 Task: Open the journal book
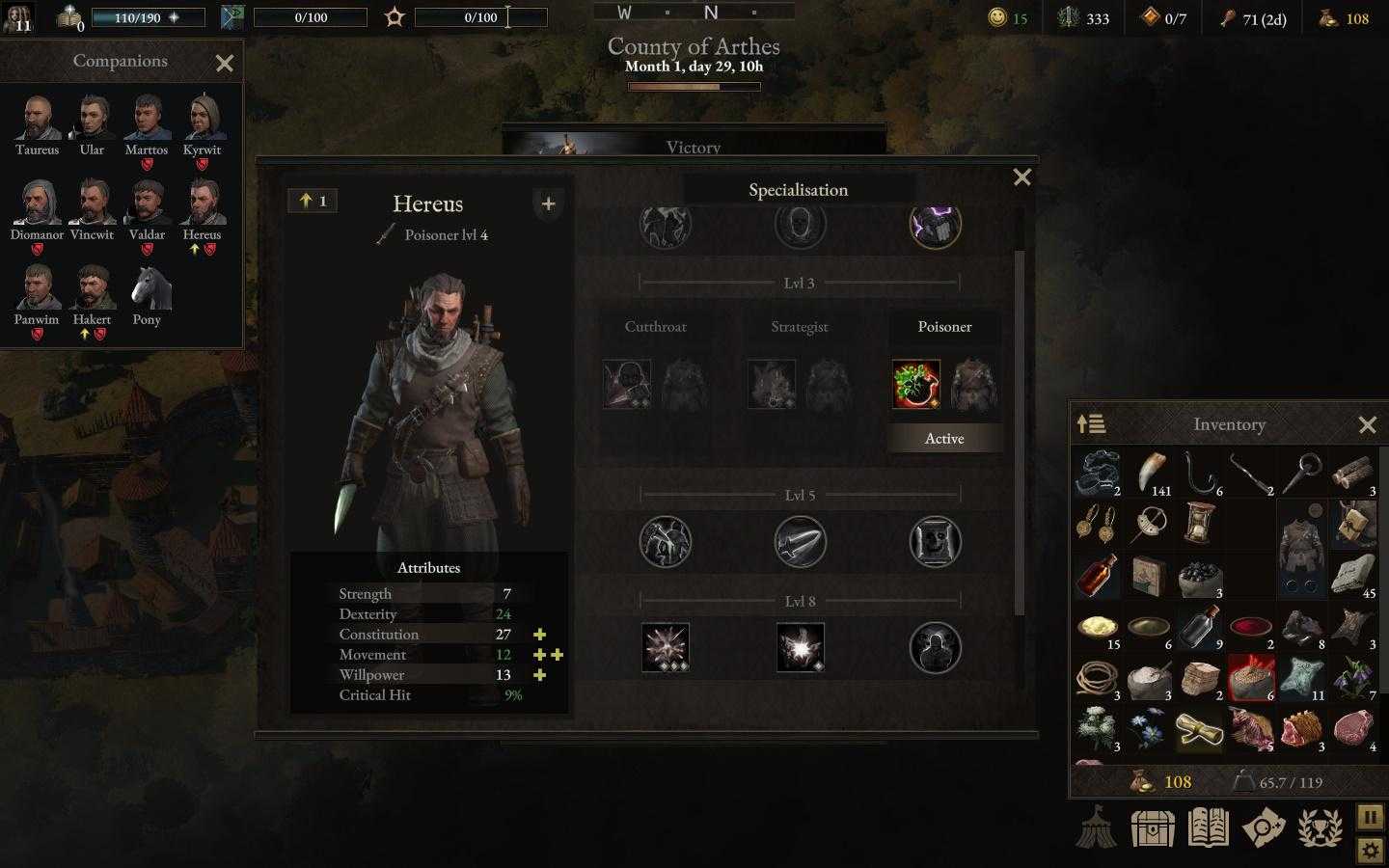[x=1208, y=827]
